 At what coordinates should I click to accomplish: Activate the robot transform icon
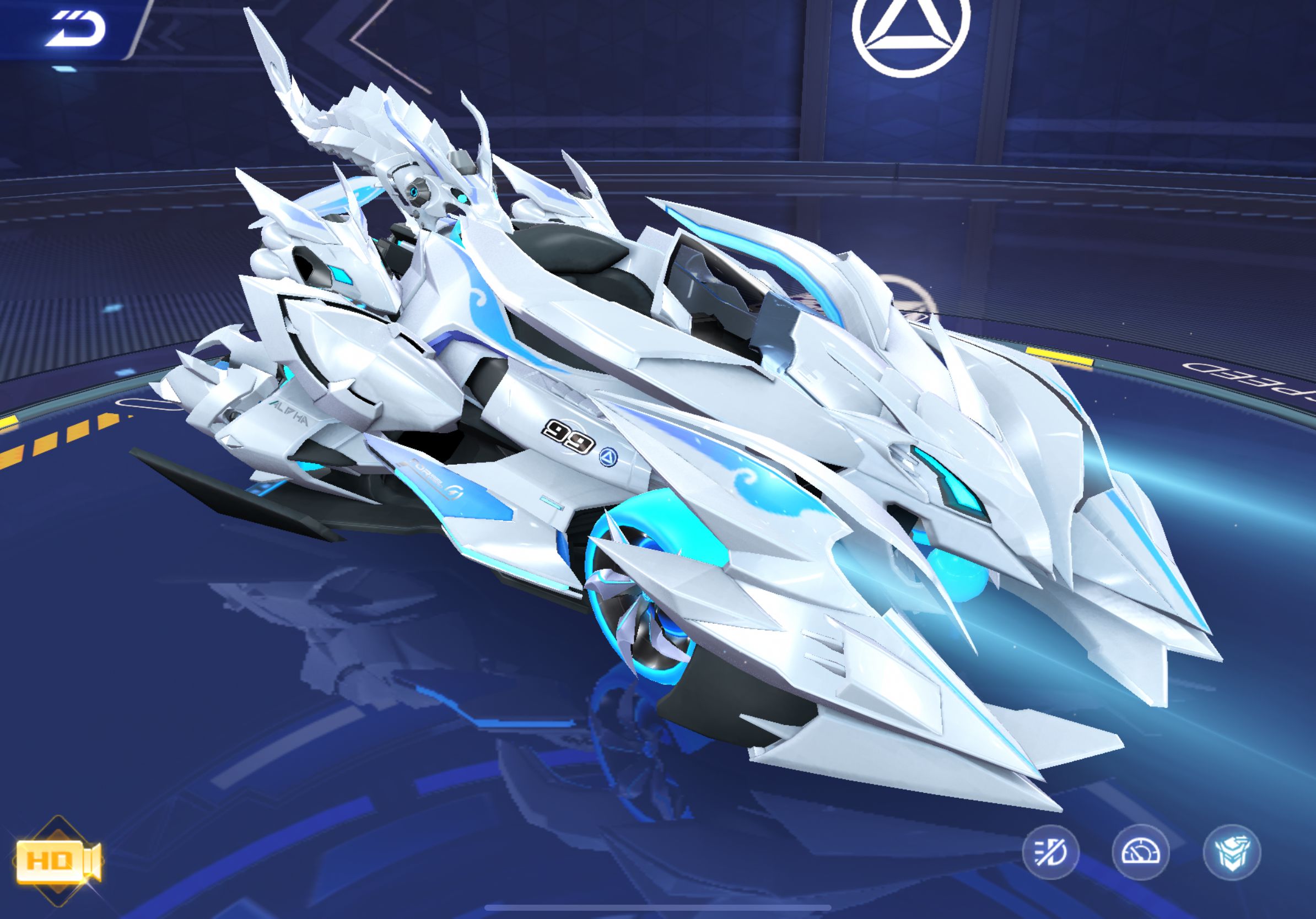1232,852
